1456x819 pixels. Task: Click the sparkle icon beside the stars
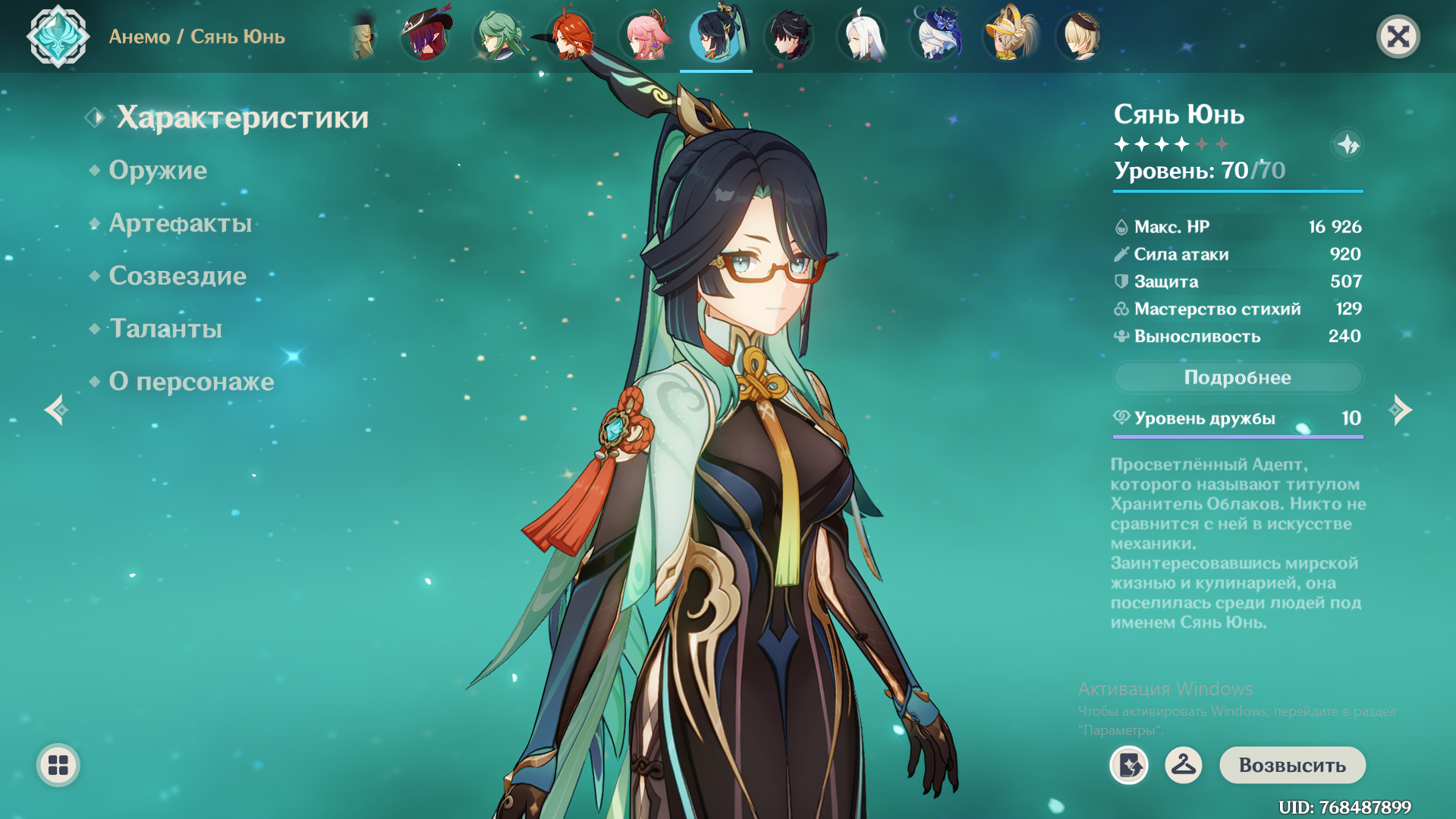coord(1348,144)
